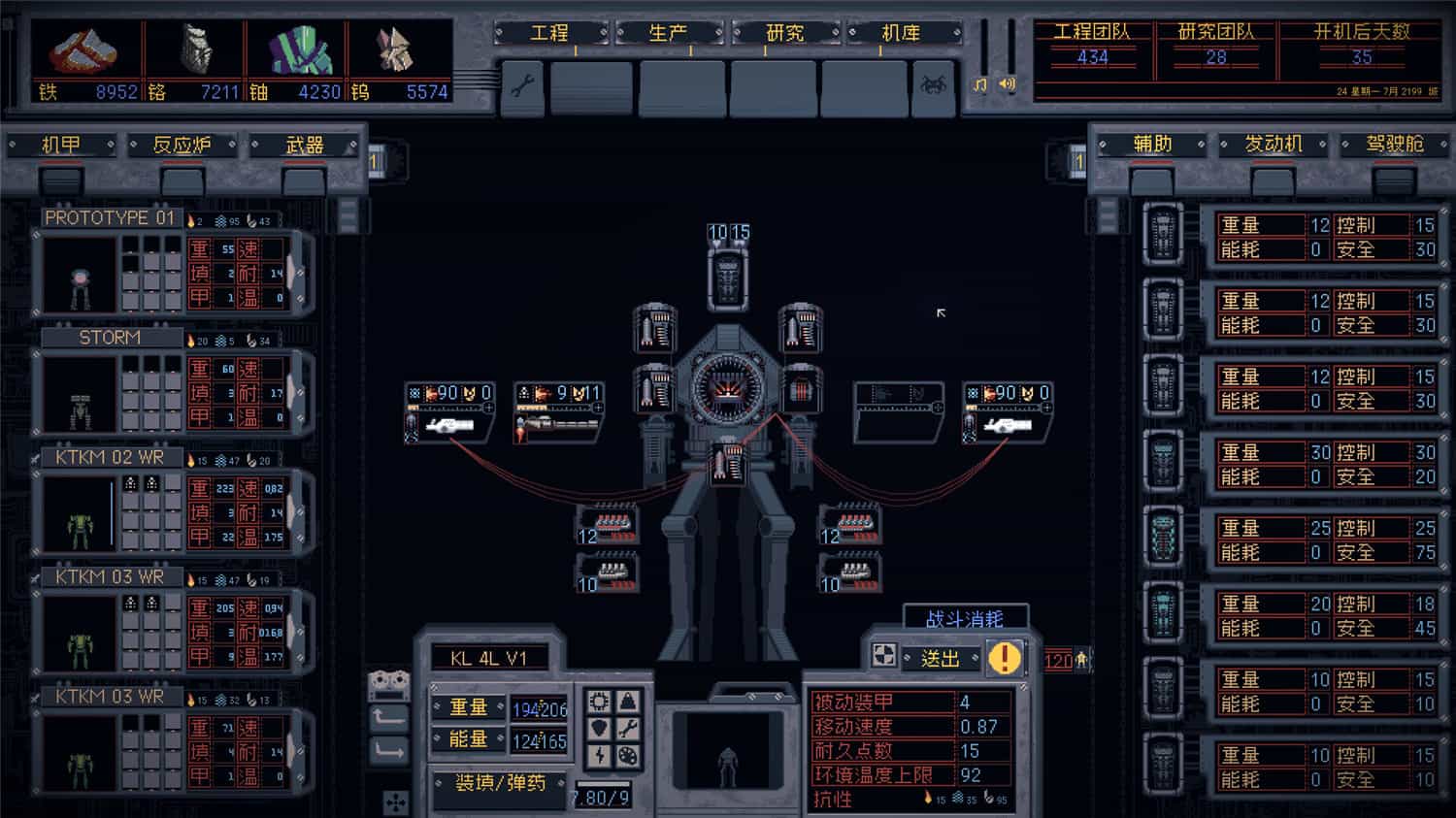The height and width of the screenshot is (818, 1456).
Task: Toggle the warning exclamation indicator near 送出
Action: (x=1004, y=657)
